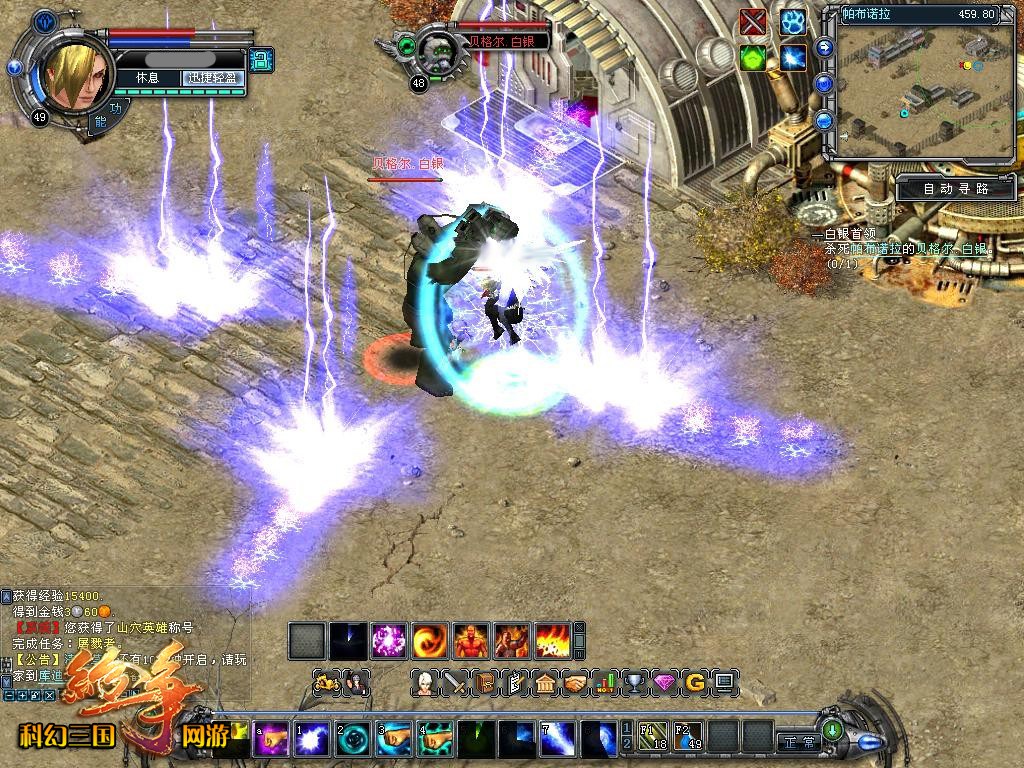
Task: Use the fire swirl skill
Action: (431, 639)
